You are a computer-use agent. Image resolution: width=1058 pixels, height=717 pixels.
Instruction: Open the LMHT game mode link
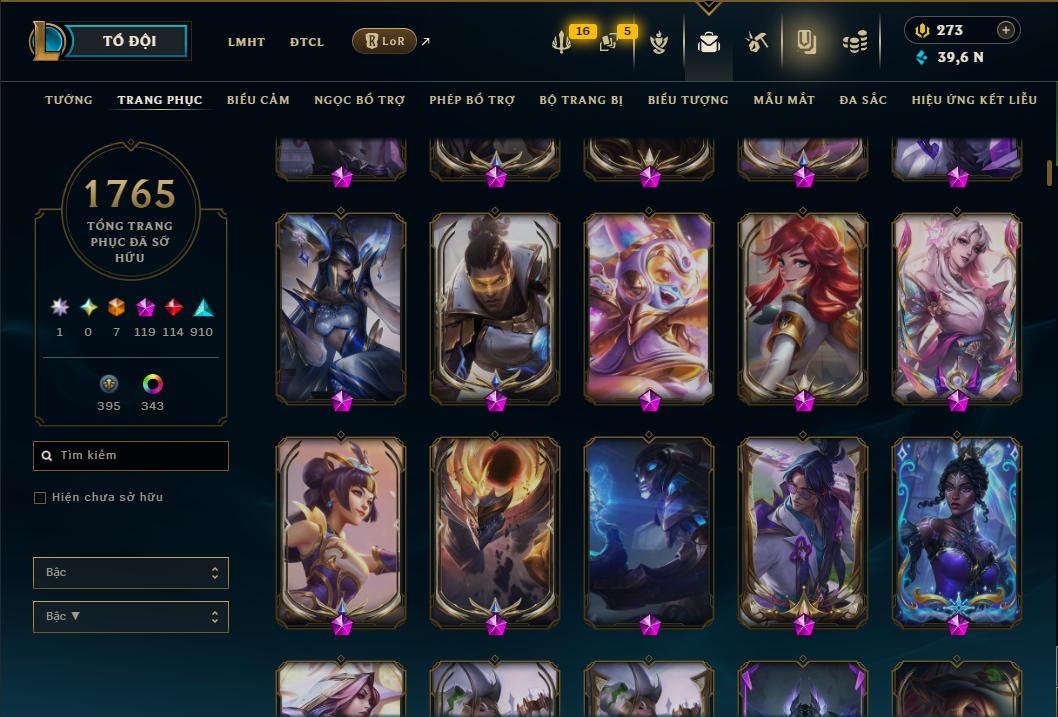(x=246, y=42)
